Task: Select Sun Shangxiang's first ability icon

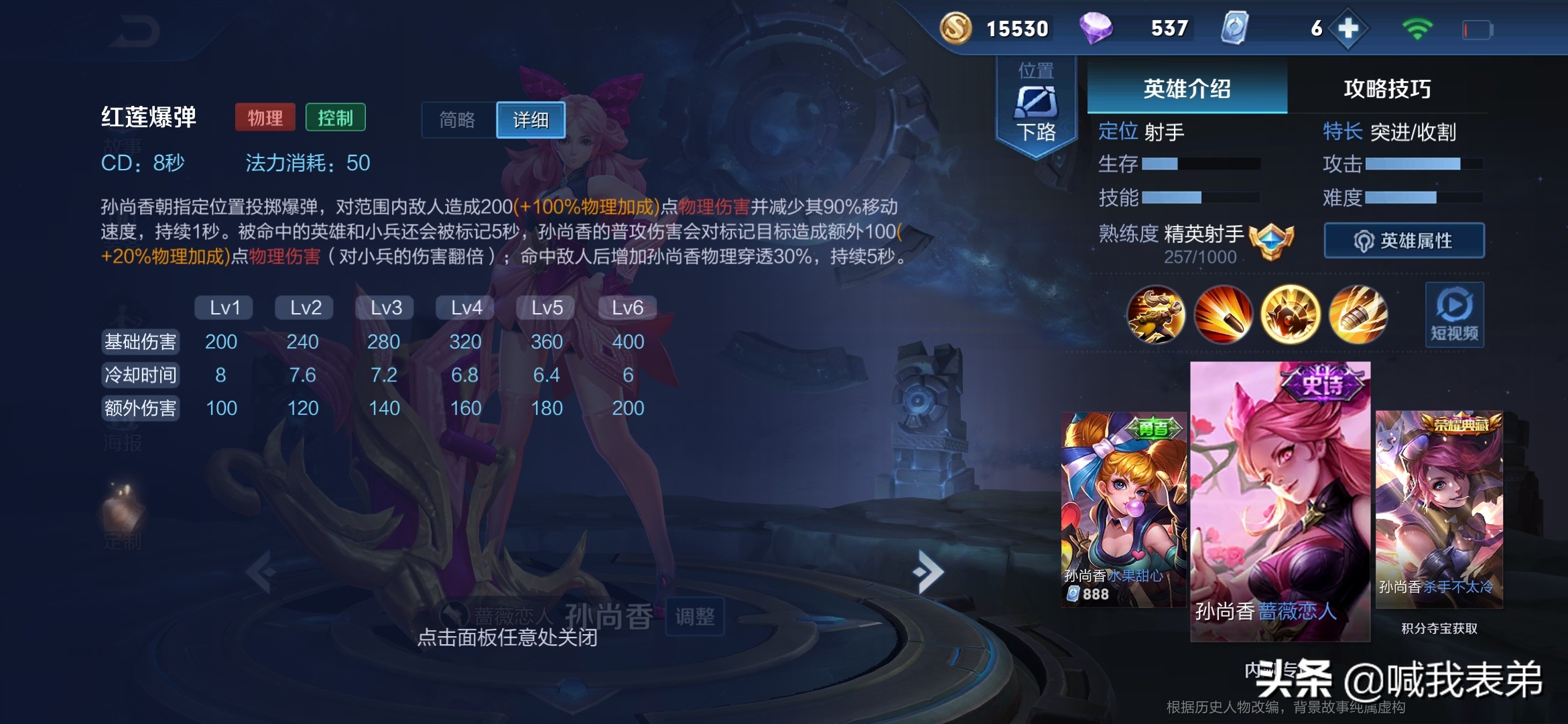Action: coord(1224,315)
